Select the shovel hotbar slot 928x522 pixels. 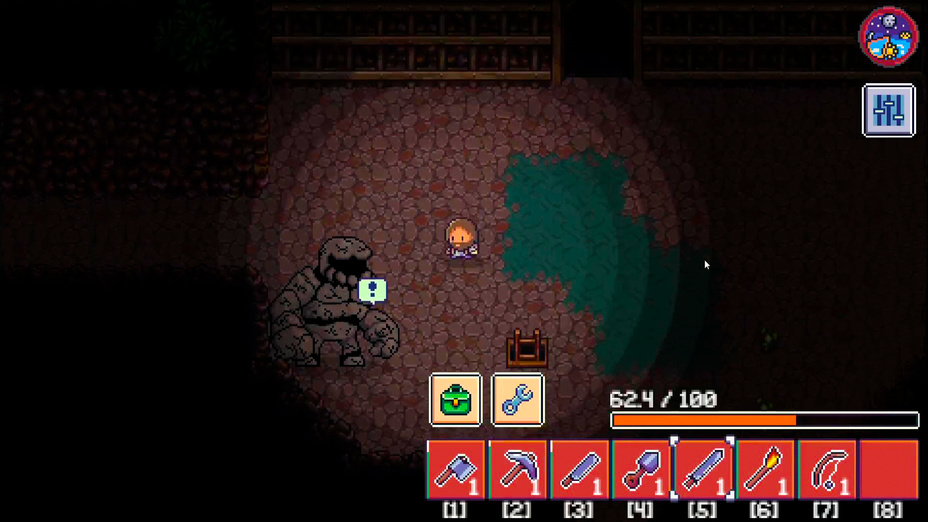(641, 469)
